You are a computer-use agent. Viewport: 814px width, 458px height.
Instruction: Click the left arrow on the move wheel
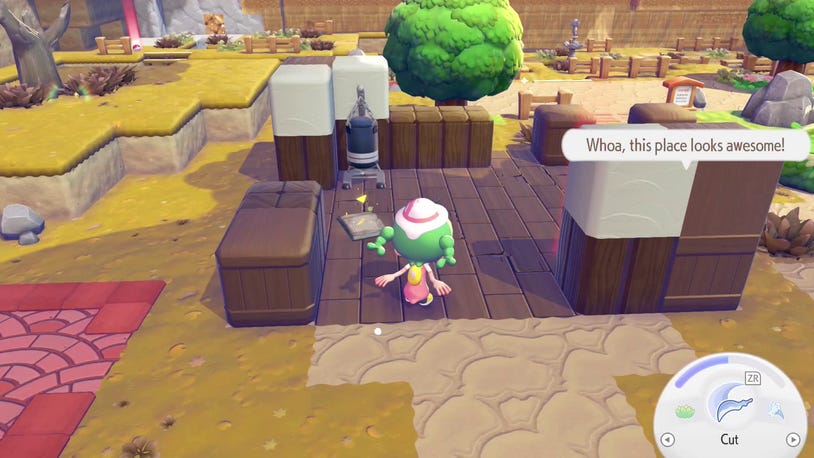click(x=668, y=439)
